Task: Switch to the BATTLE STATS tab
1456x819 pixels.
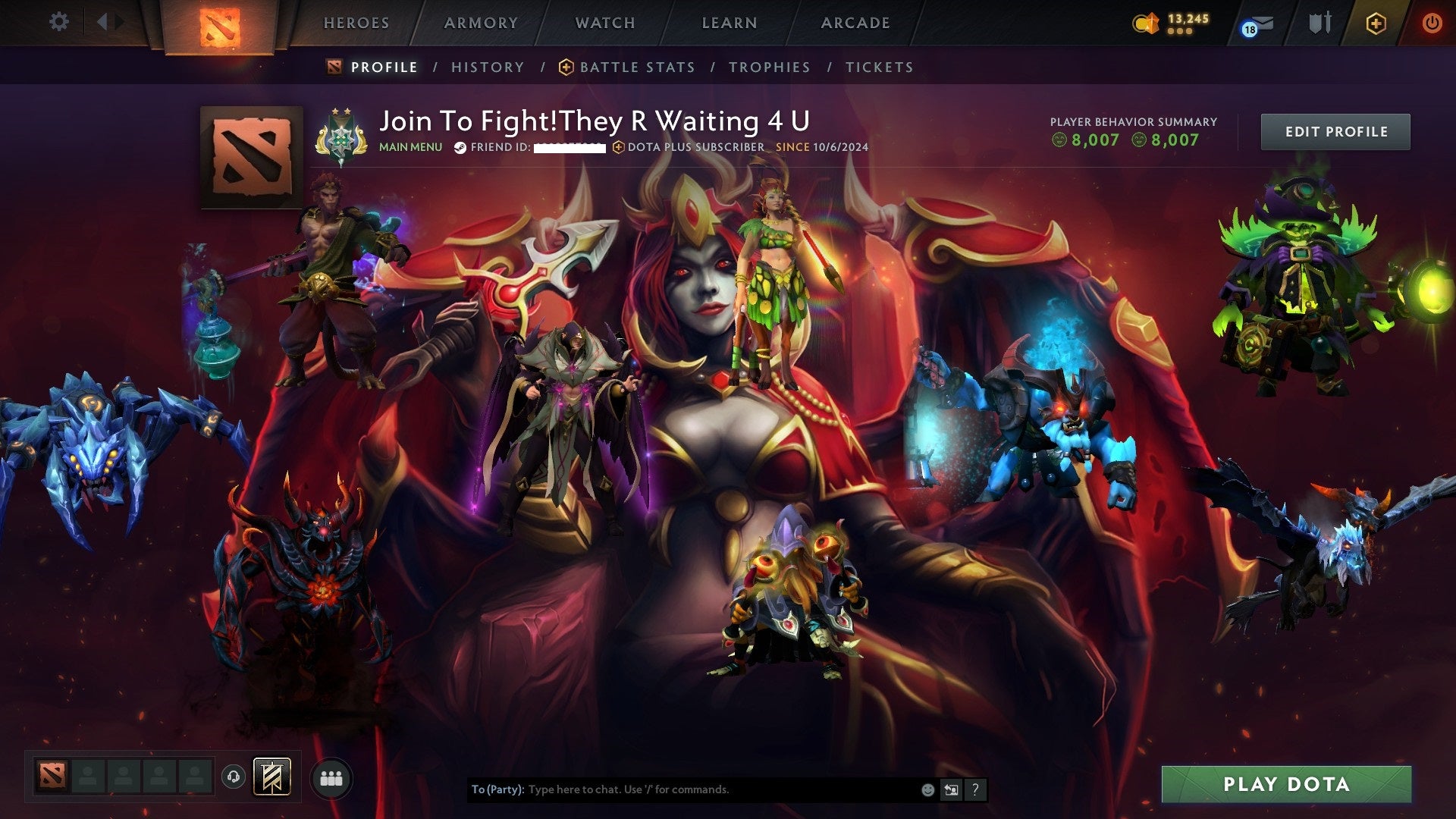Action: pos(635,67)
